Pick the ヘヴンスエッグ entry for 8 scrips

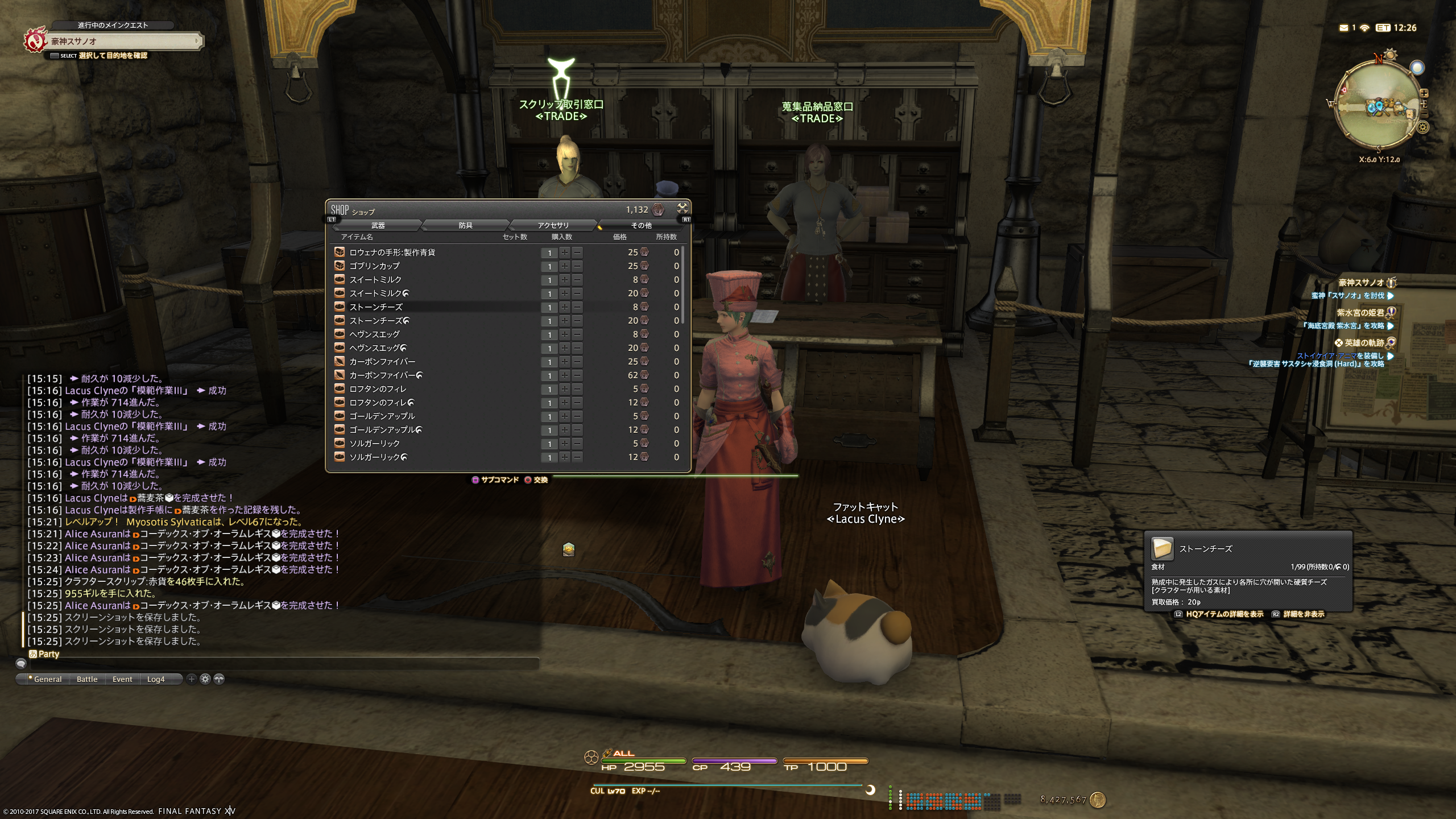[374, 334]
